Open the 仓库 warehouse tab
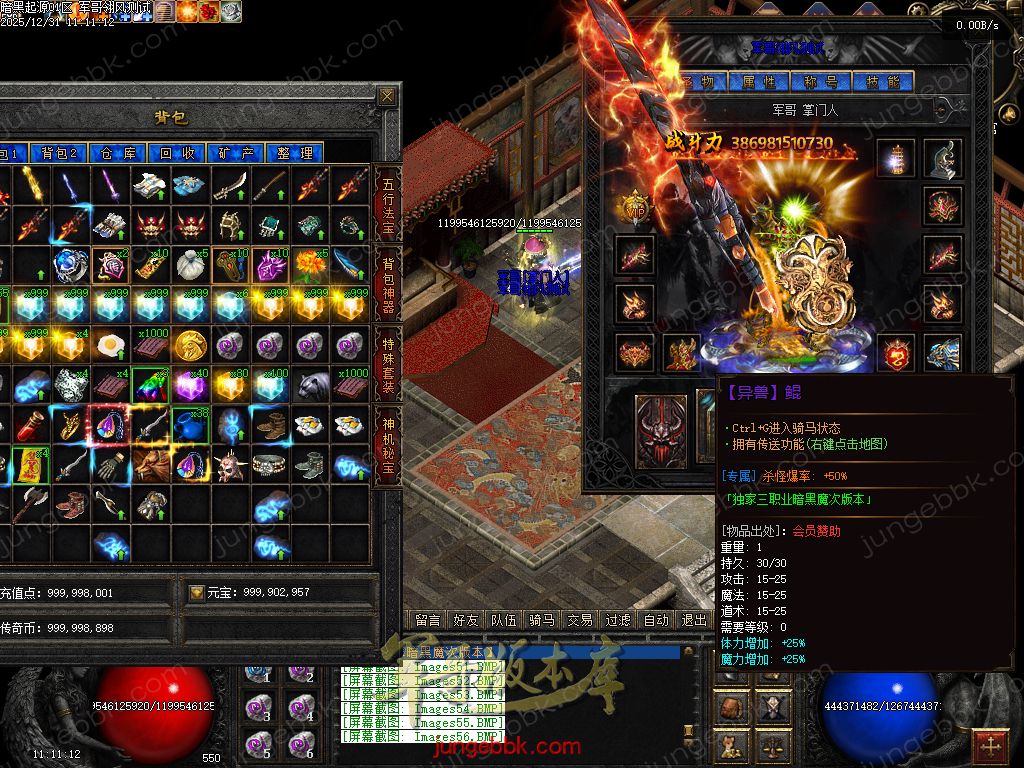 118,153
